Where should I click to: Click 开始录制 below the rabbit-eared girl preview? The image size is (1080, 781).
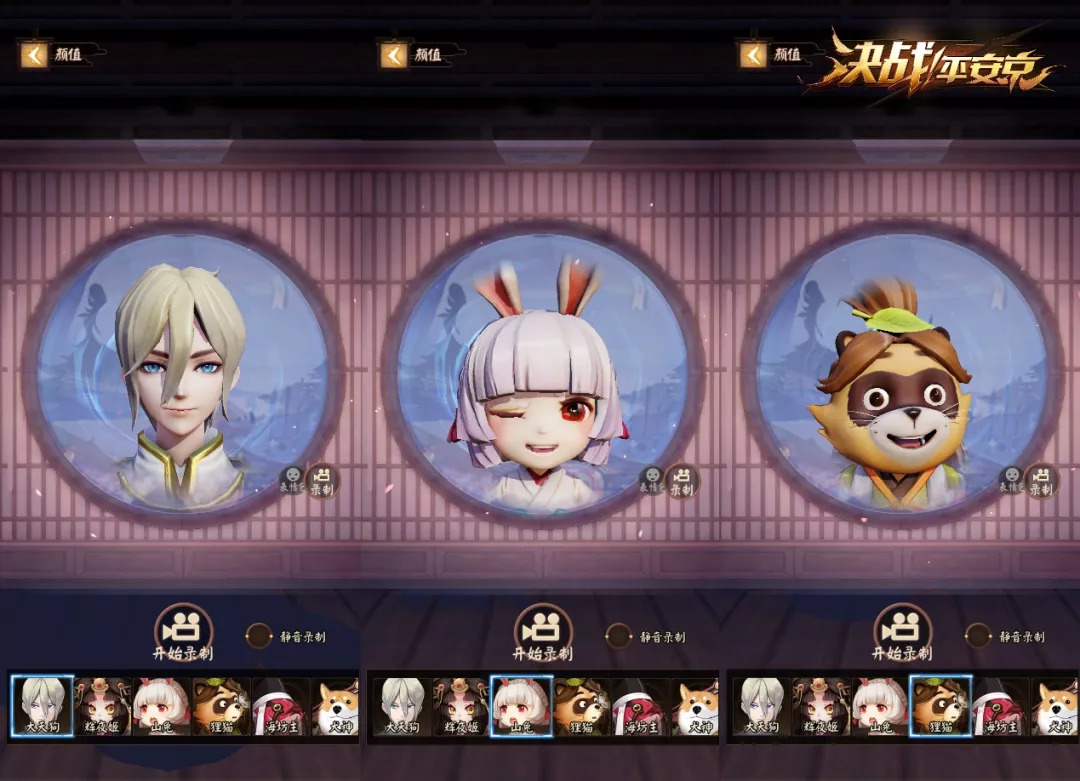543,630
